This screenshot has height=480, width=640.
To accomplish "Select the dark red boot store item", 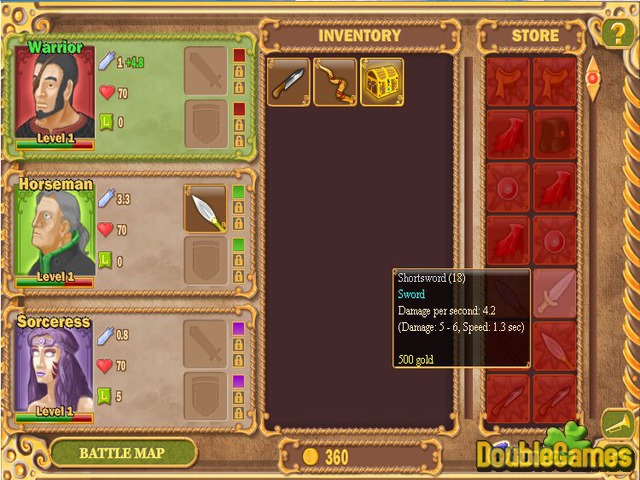I will 554,133.
